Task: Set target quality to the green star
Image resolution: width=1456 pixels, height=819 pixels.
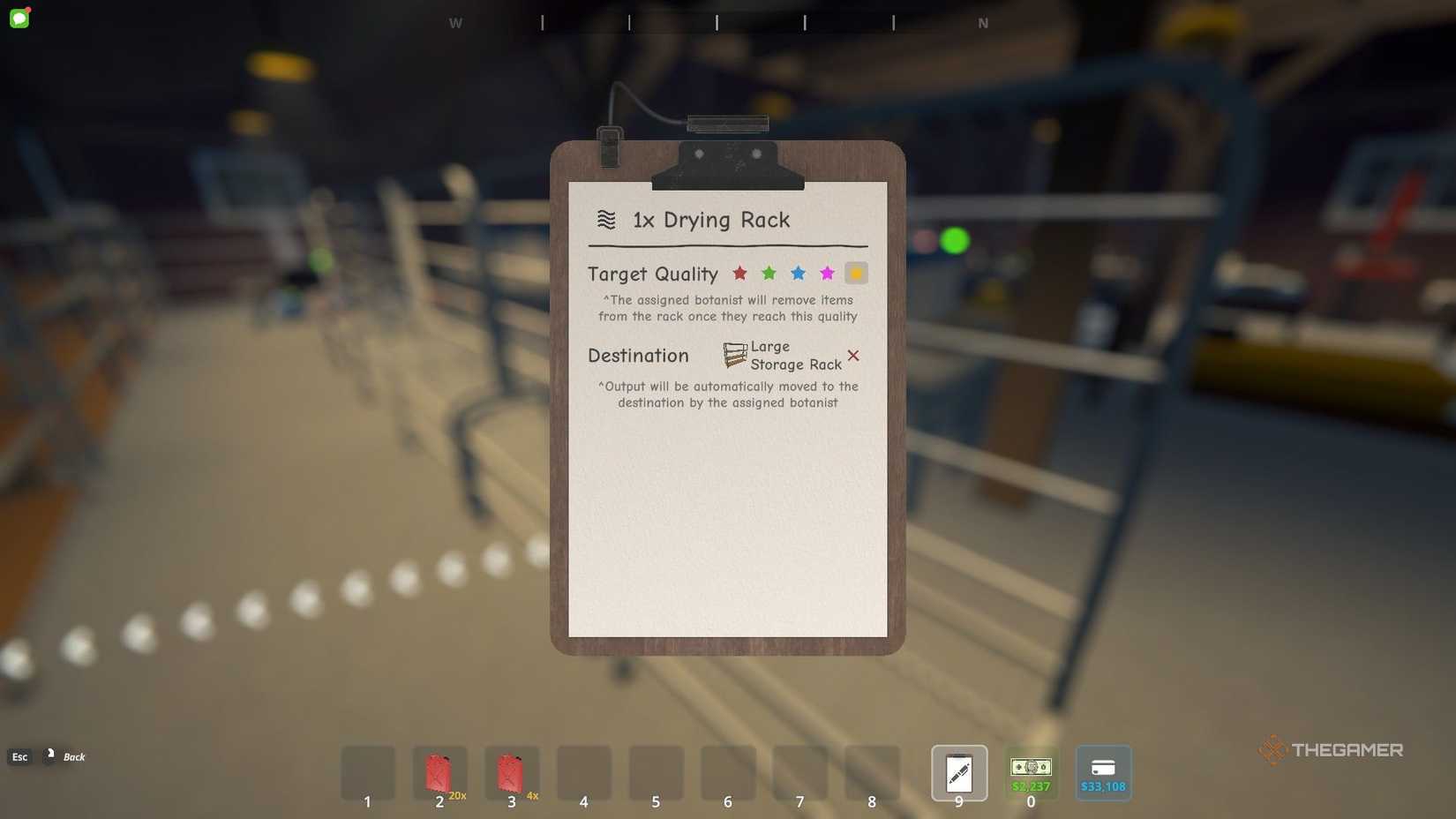Action: (x=769, y=274)
